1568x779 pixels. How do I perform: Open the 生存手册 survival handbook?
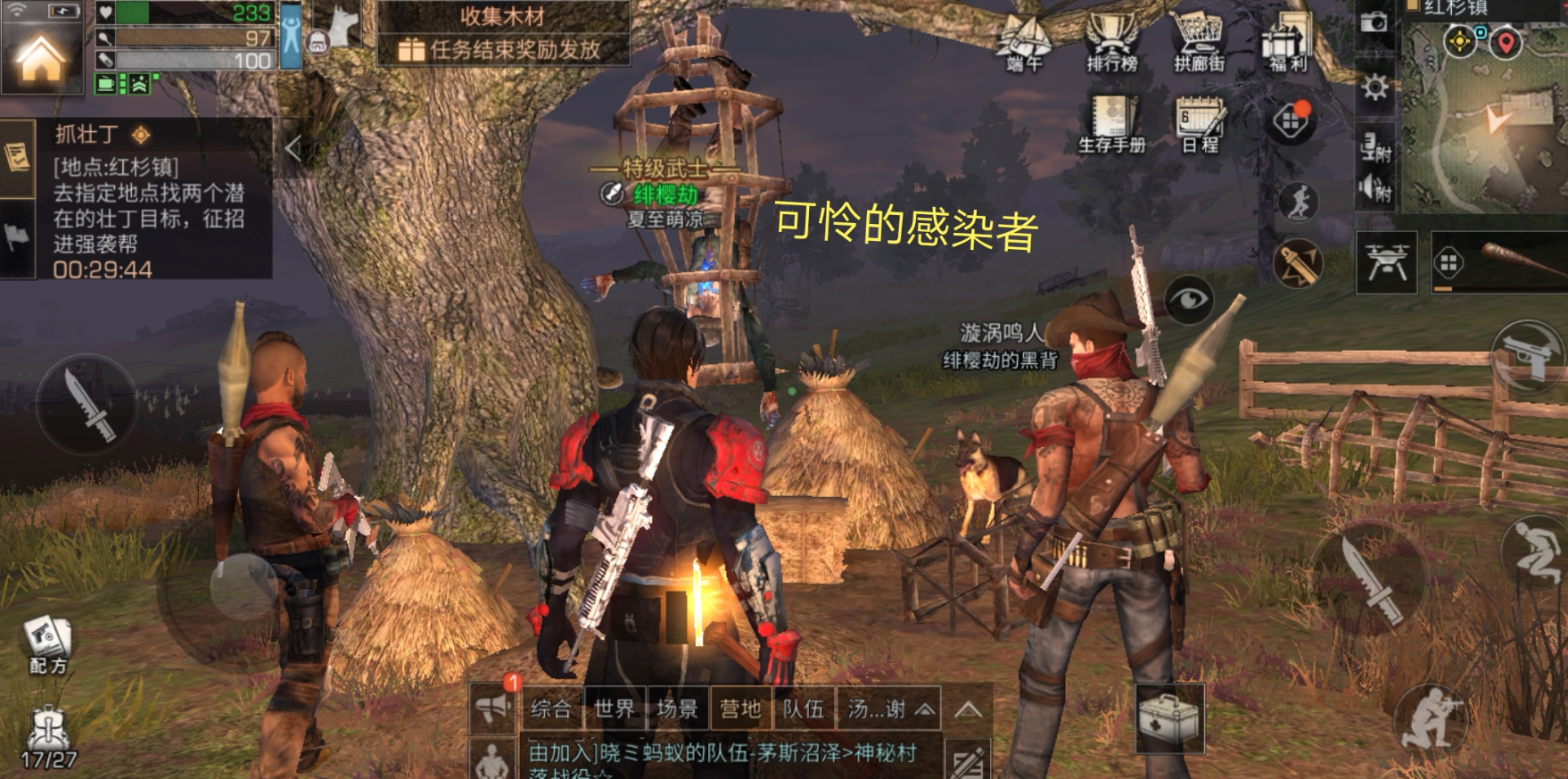[1111, 123]
